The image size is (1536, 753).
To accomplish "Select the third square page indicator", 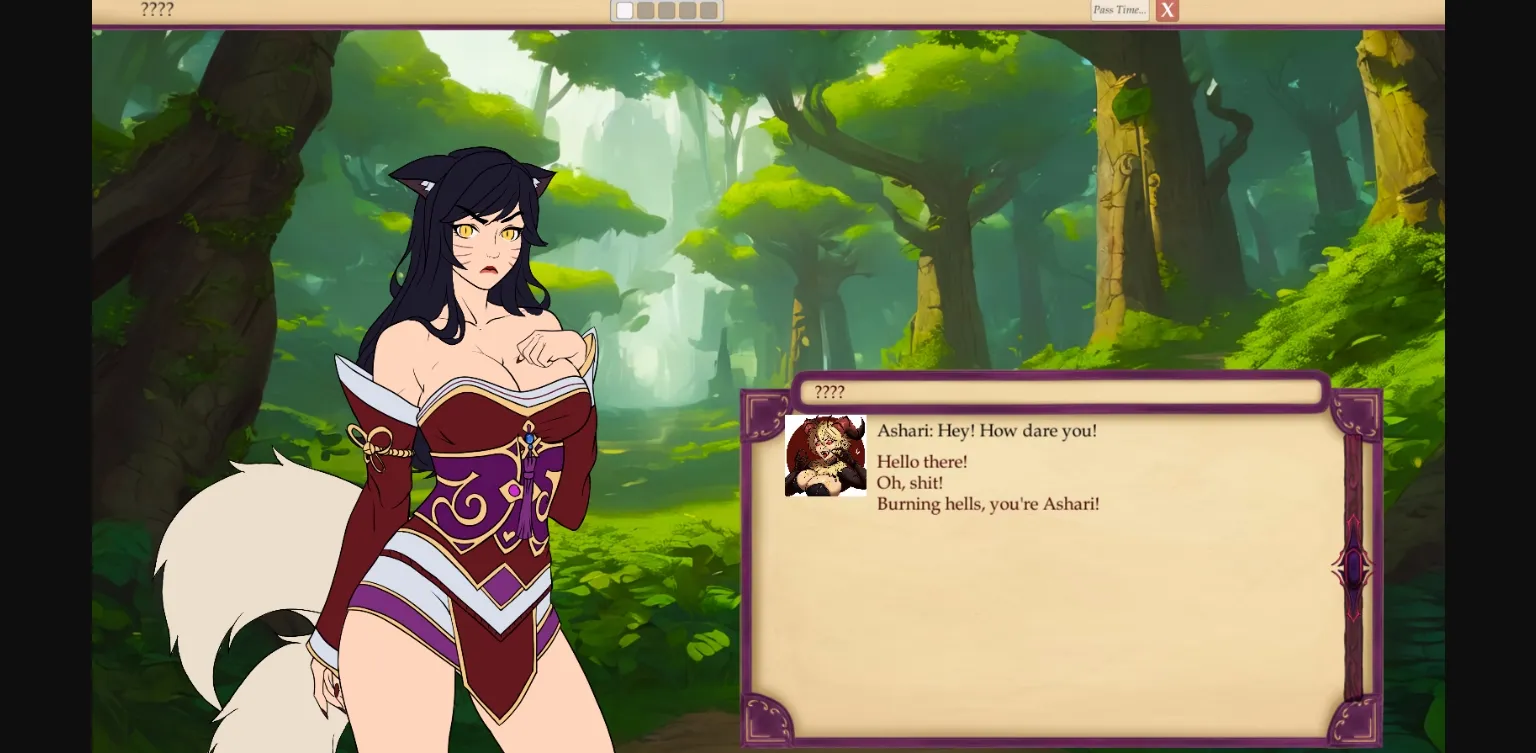I will 666,10.
